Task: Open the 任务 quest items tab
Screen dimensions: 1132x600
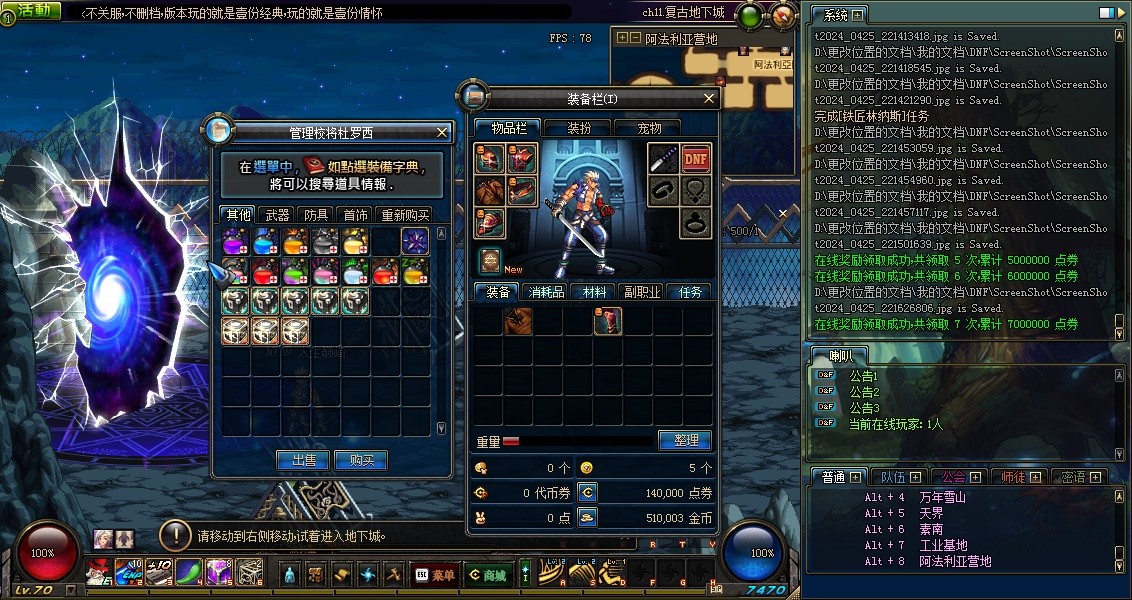Action: [x=690, y=292]
